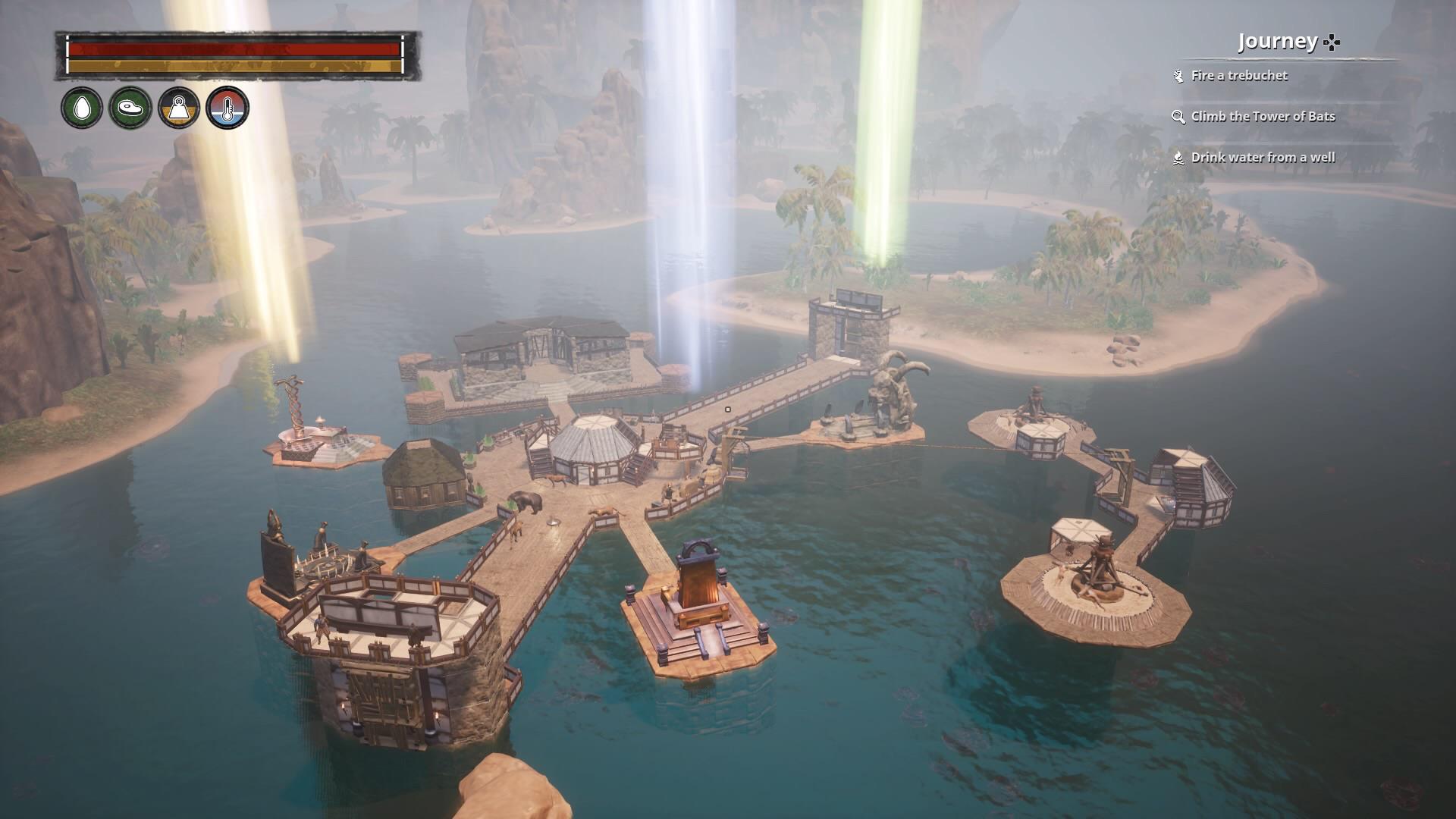
Task: Open the 'Drink water from a well' objective
Action: [x=1262, y=158]
